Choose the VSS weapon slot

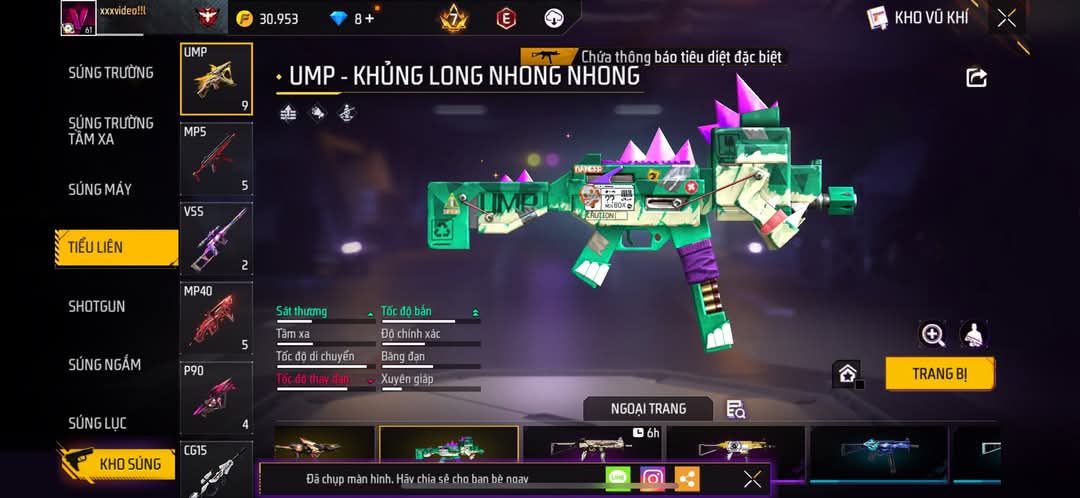click(x=216, y=239)
